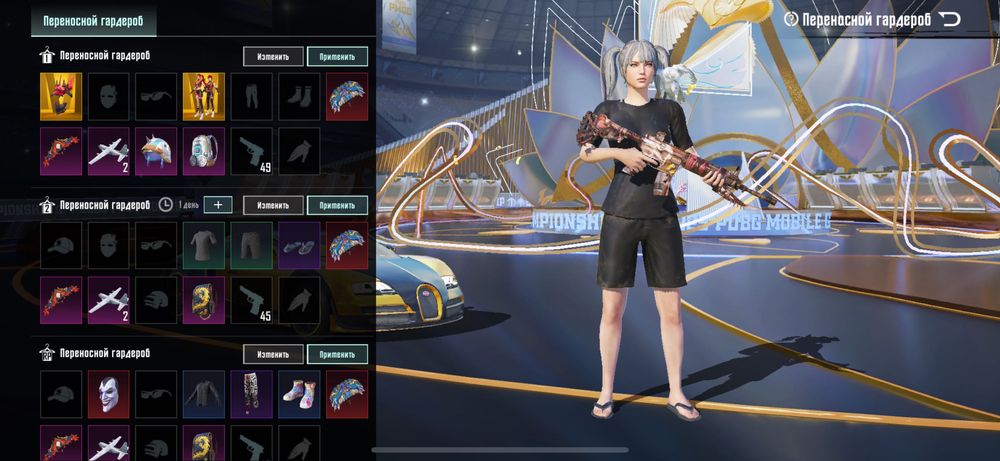Select the white t-shirt slot in wardrobe 2

[x=203, y=243]
